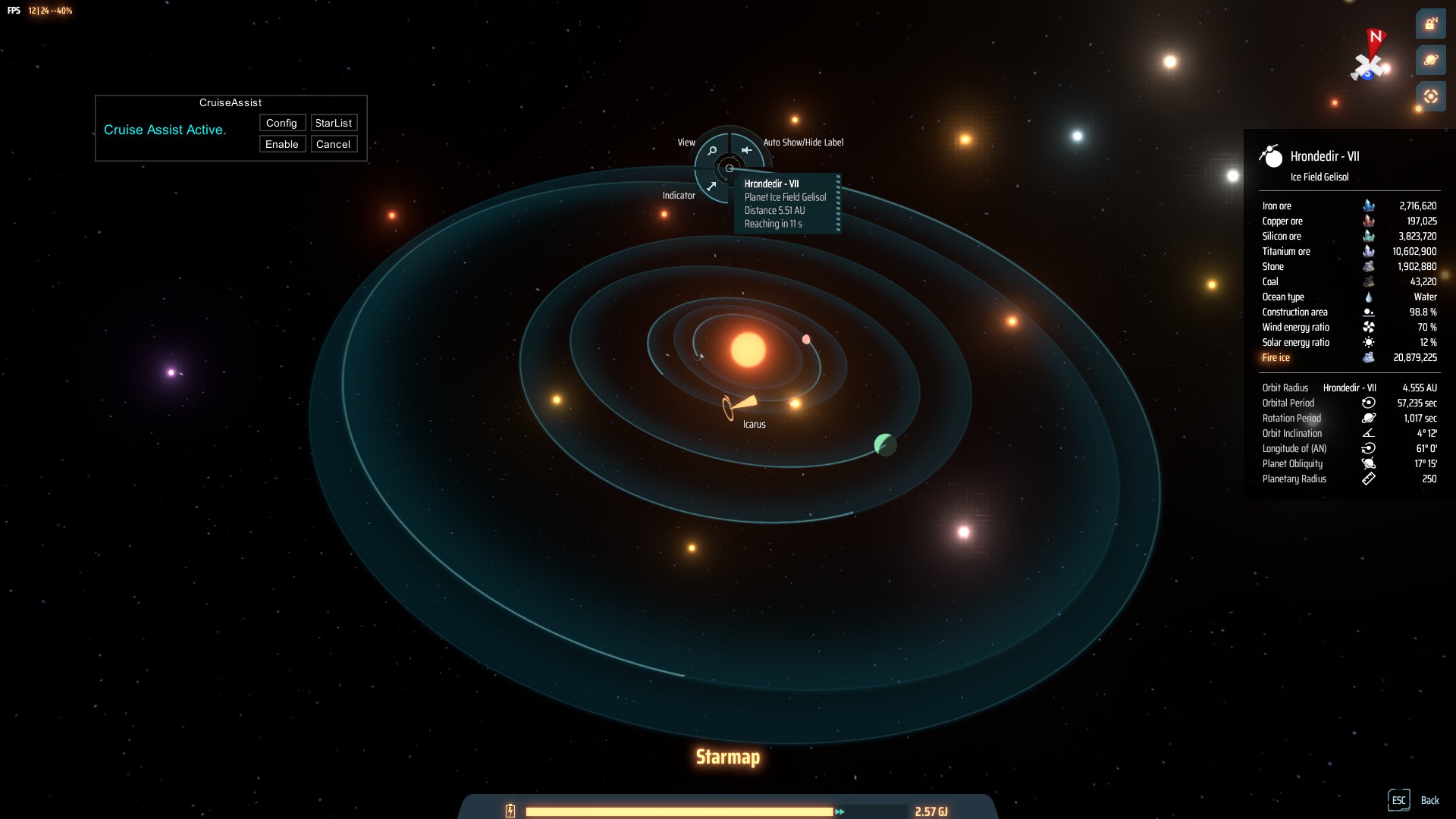1456x819 pixels.
Task: Toggle Auto Show/Hide Label on the radial menu
Action: [x=747, y=150]
